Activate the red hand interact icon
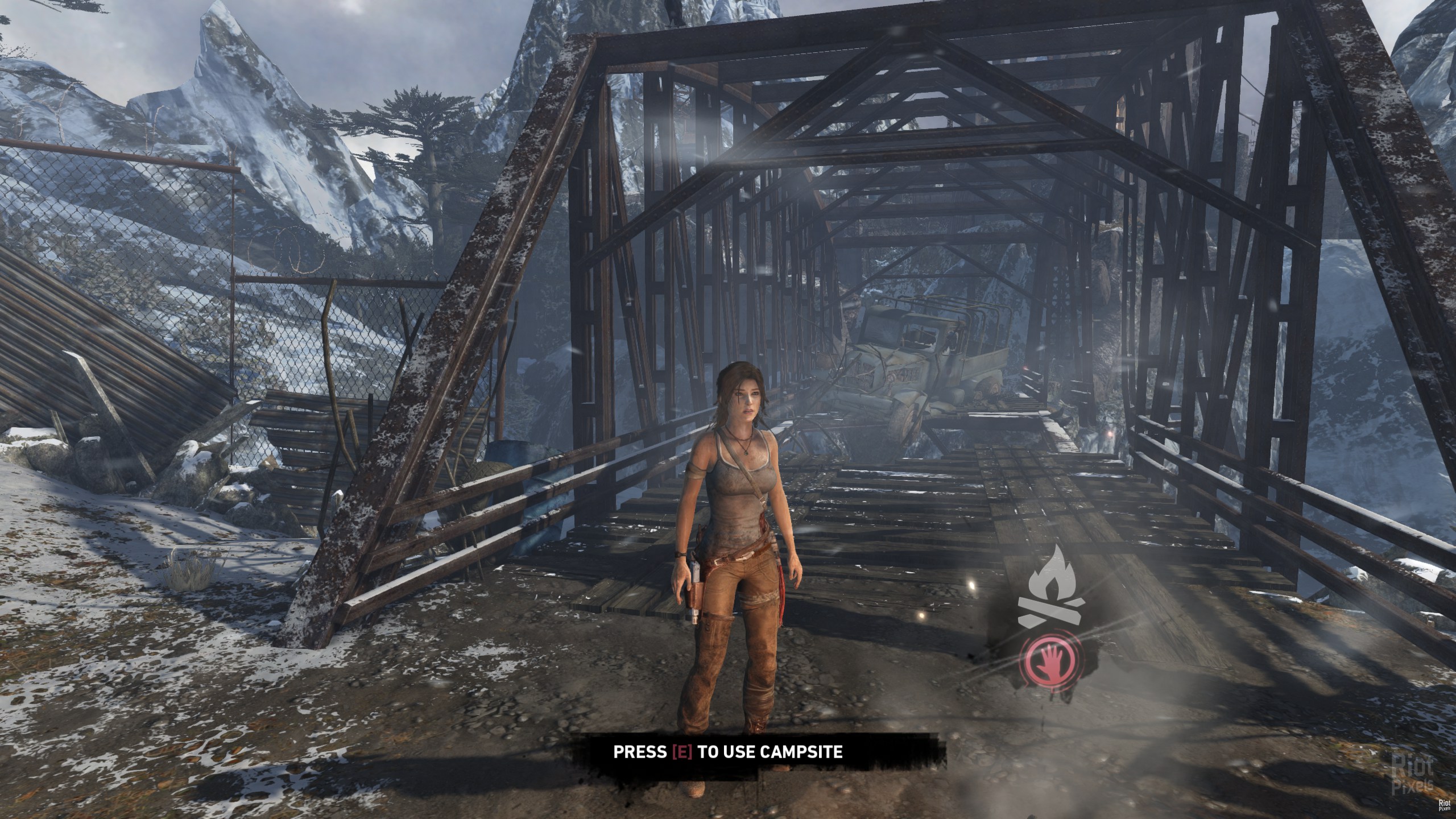 click(1052, 663)
